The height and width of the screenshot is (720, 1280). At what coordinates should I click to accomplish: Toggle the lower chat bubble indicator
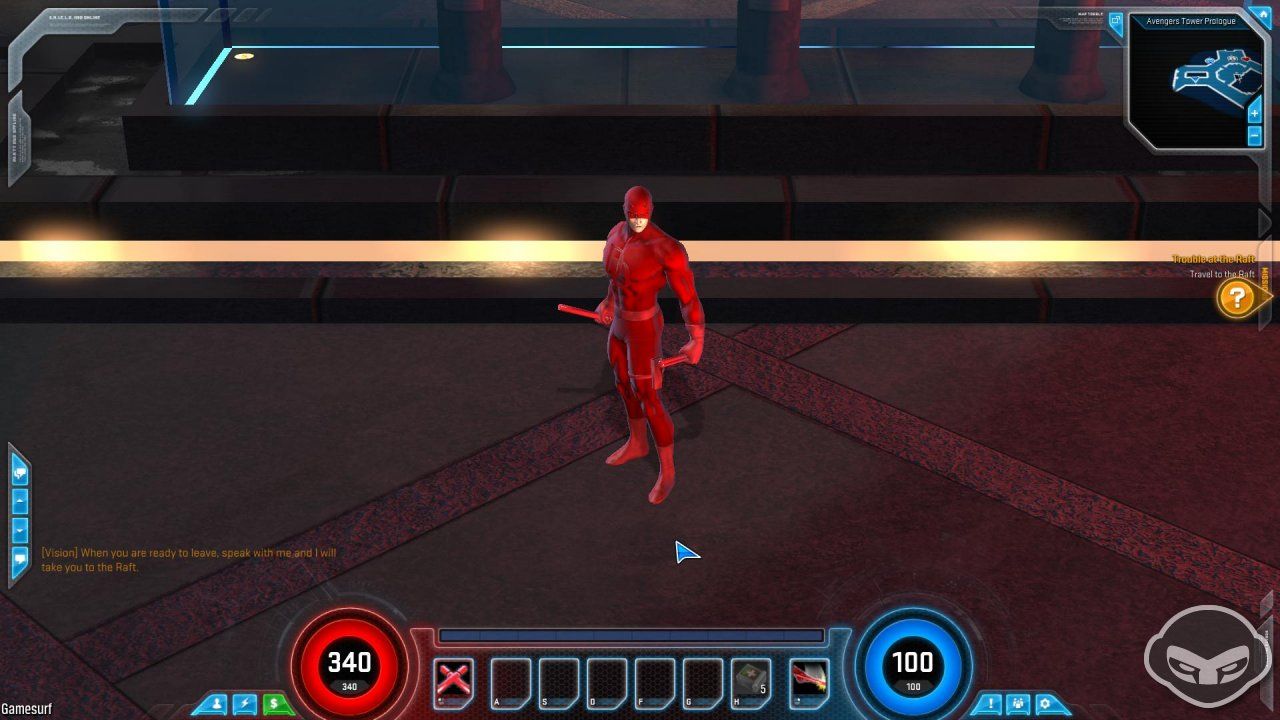coord(19,557)
